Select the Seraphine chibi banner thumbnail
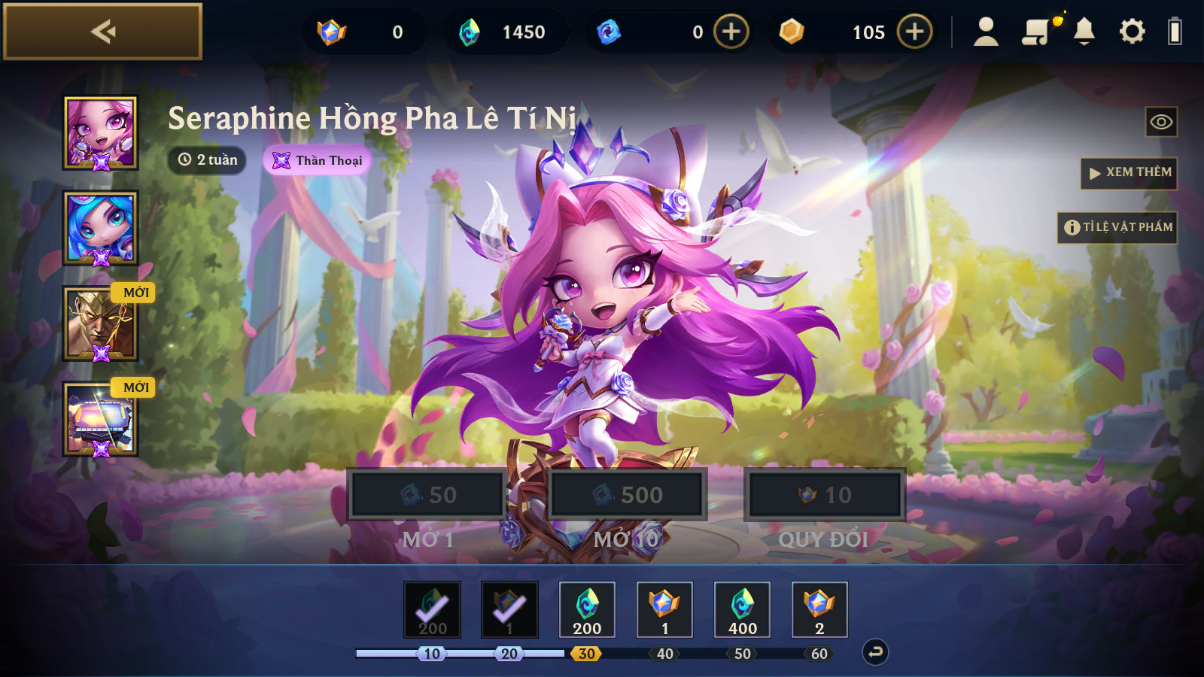The height and width of the screenshot is (677, 1204). 101,133
